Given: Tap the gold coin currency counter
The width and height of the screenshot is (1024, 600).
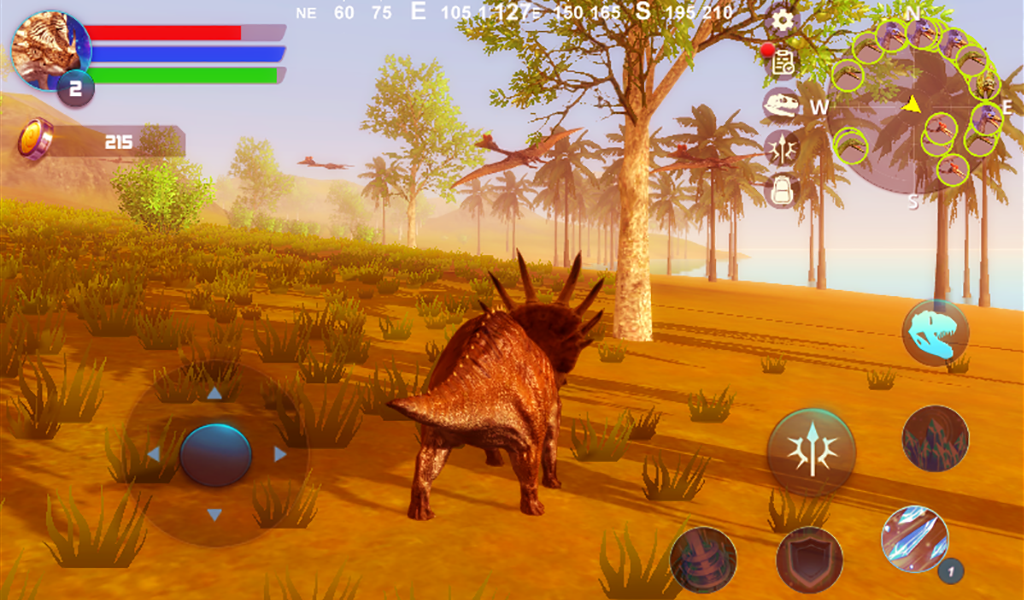Looking at the screenshot, I should [x=100, y=141].
